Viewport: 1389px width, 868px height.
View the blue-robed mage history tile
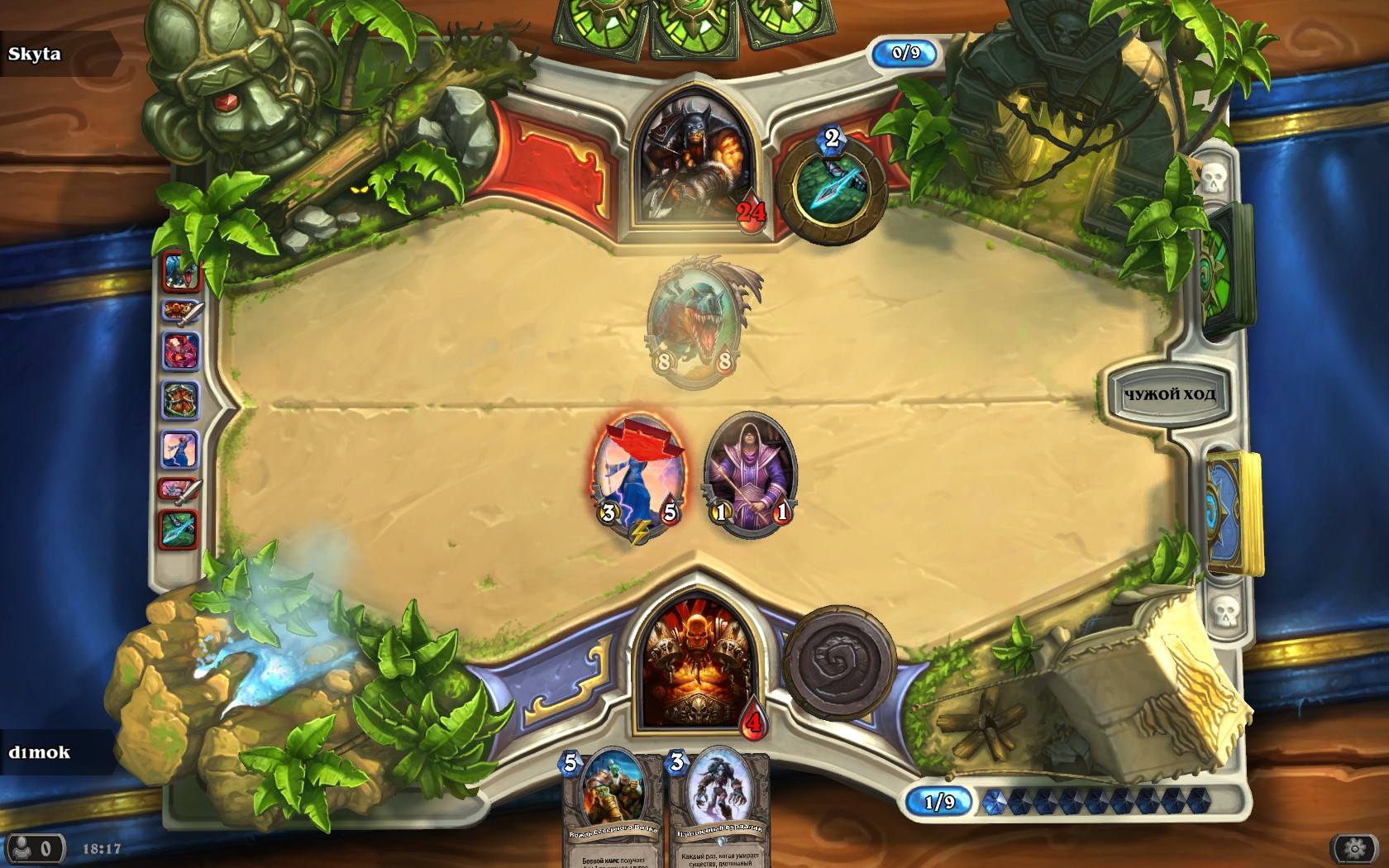coord(179,451)
